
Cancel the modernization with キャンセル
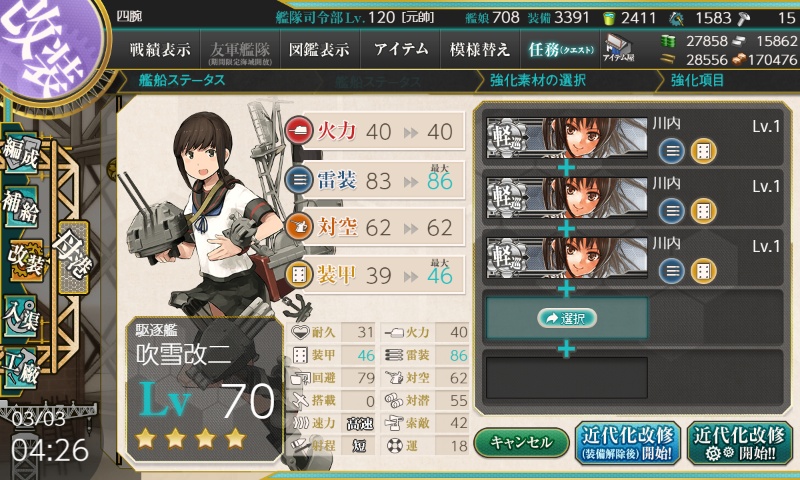[520, 441]
